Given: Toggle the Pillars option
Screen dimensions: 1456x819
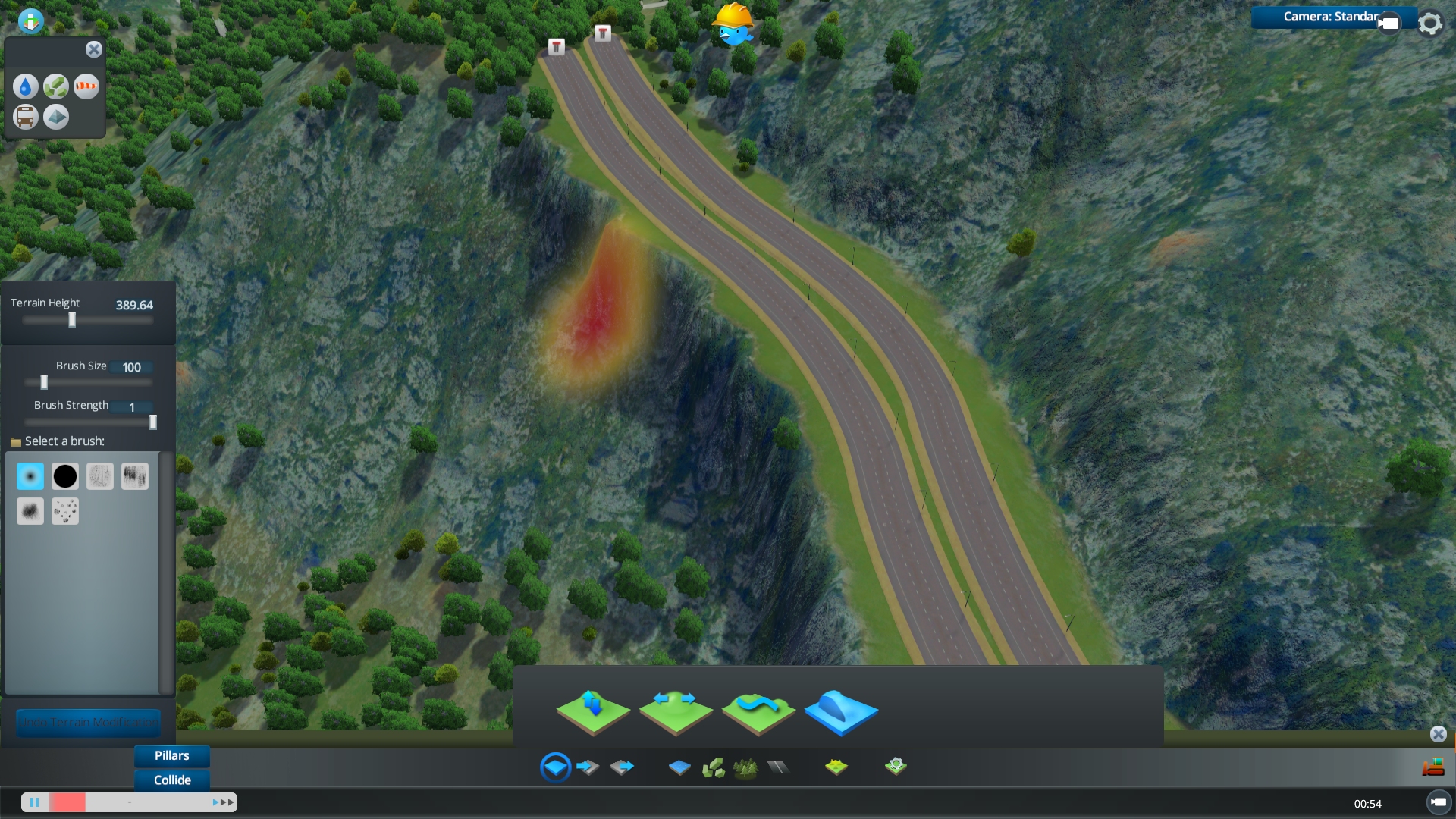Looking at the screenshot, I should (x=171, y=755).
